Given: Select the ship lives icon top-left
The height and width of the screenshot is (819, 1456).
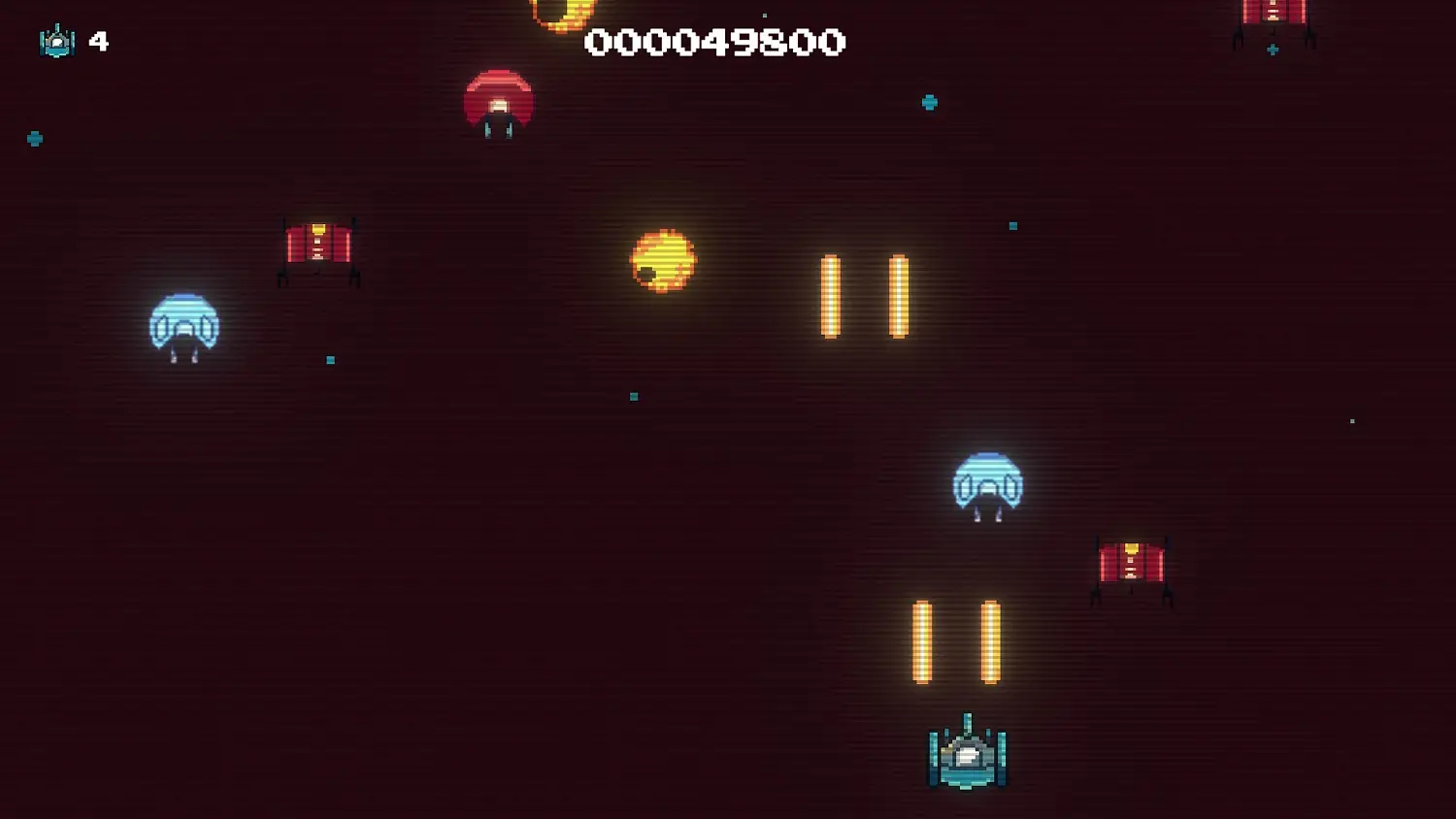Looking at the screenshot, I should pyautogui.click(x=56, y=42).
